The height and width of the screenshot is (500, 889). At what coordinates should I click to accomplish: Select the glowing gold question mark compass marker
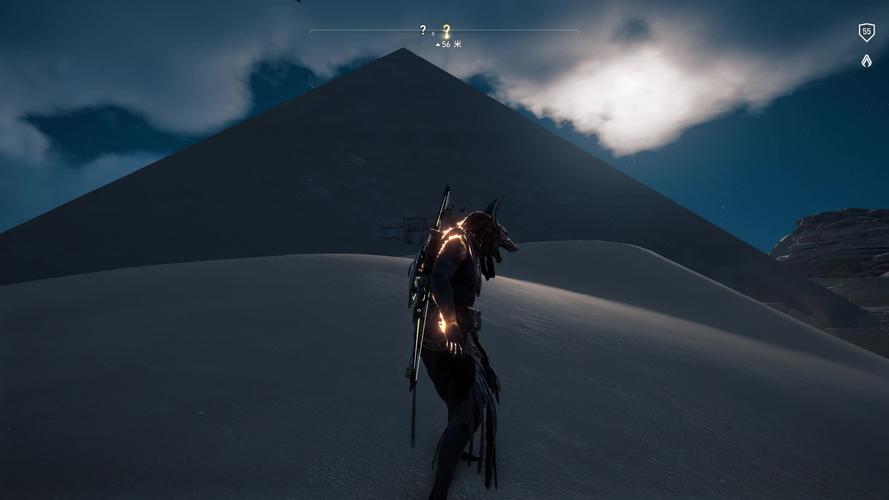tap(446, 31)
